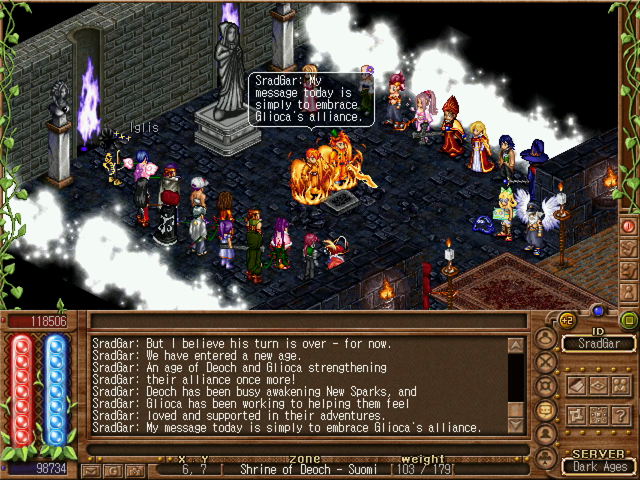Click the G button below the orbs
Viewport: 640px width, 480px height.
click(x=113, y=470)
